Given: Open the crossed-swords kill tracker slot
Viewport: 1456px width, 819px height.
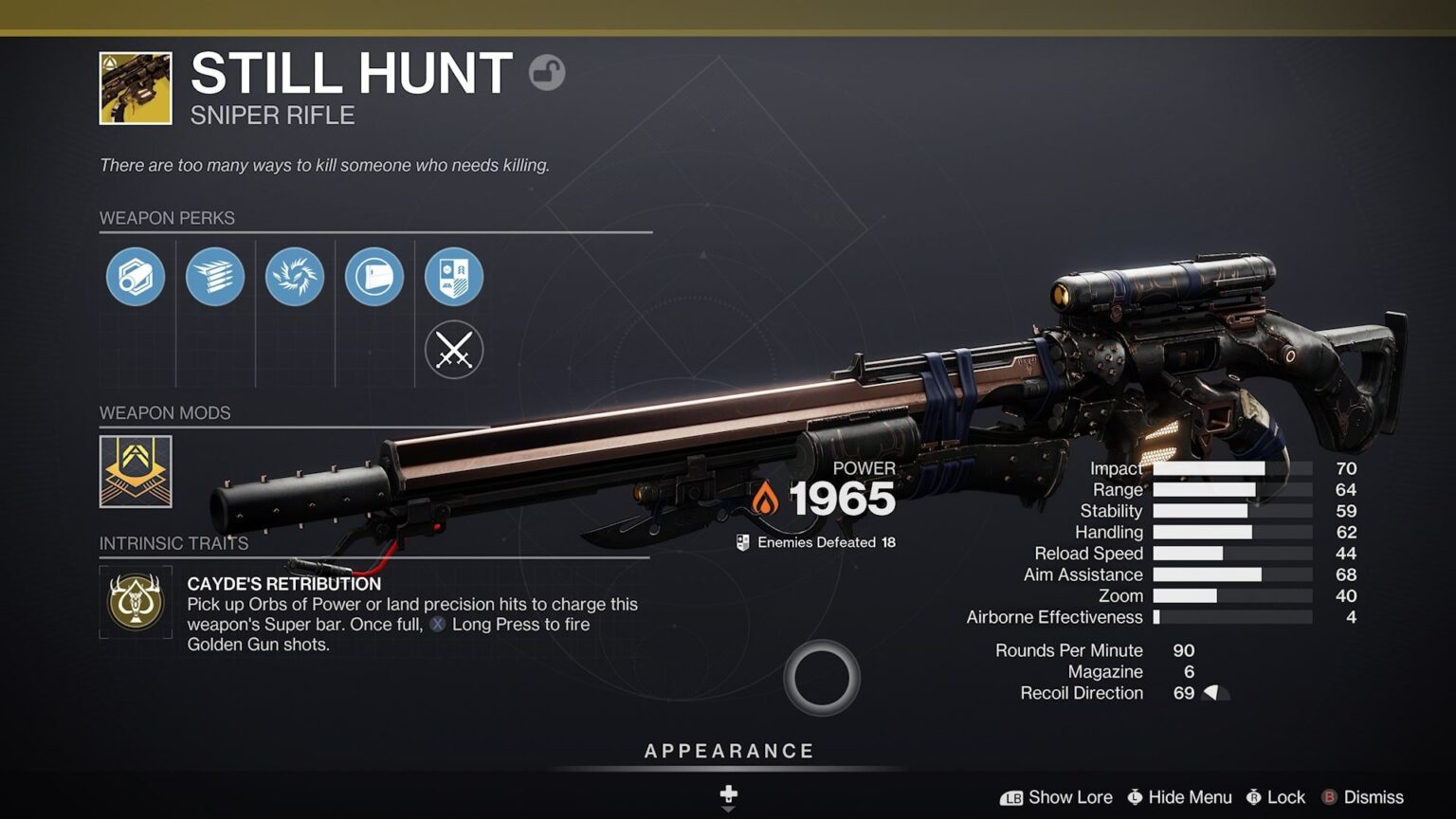Looking at the screenshot, I should click(x=454, y=350).
